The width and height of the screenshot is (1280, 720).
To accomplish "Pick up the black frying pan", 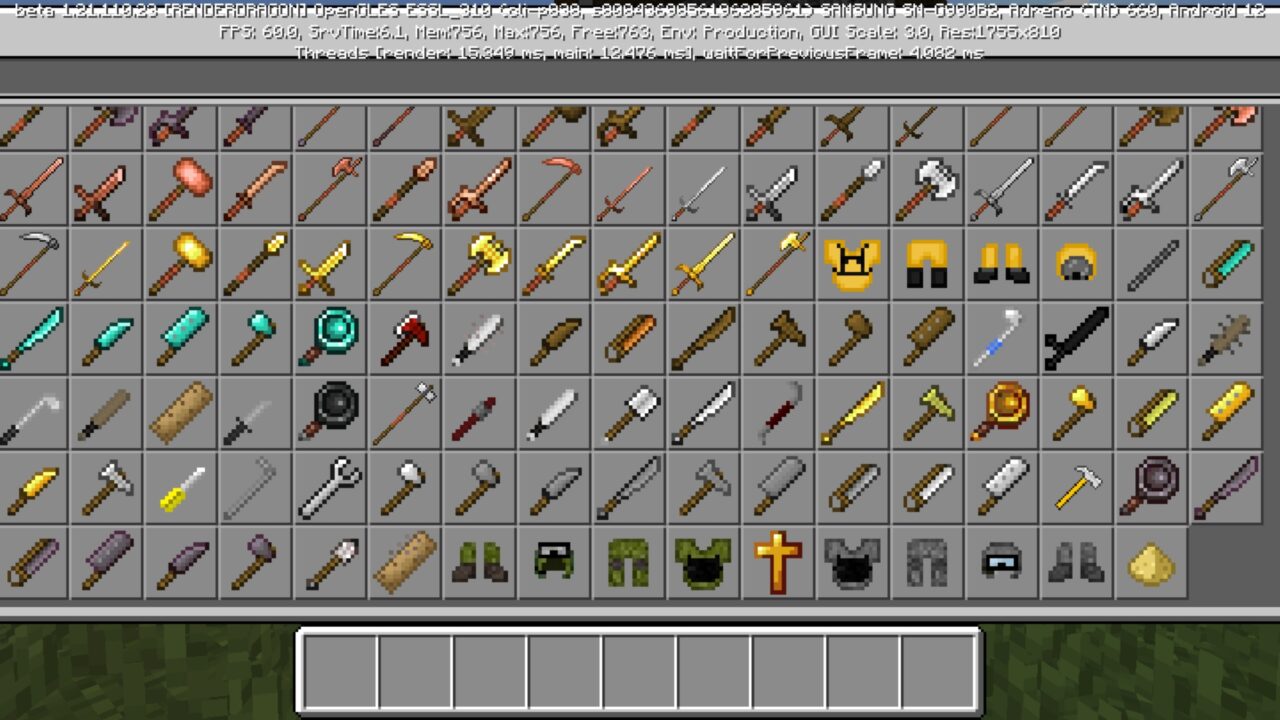I will 329,412.
